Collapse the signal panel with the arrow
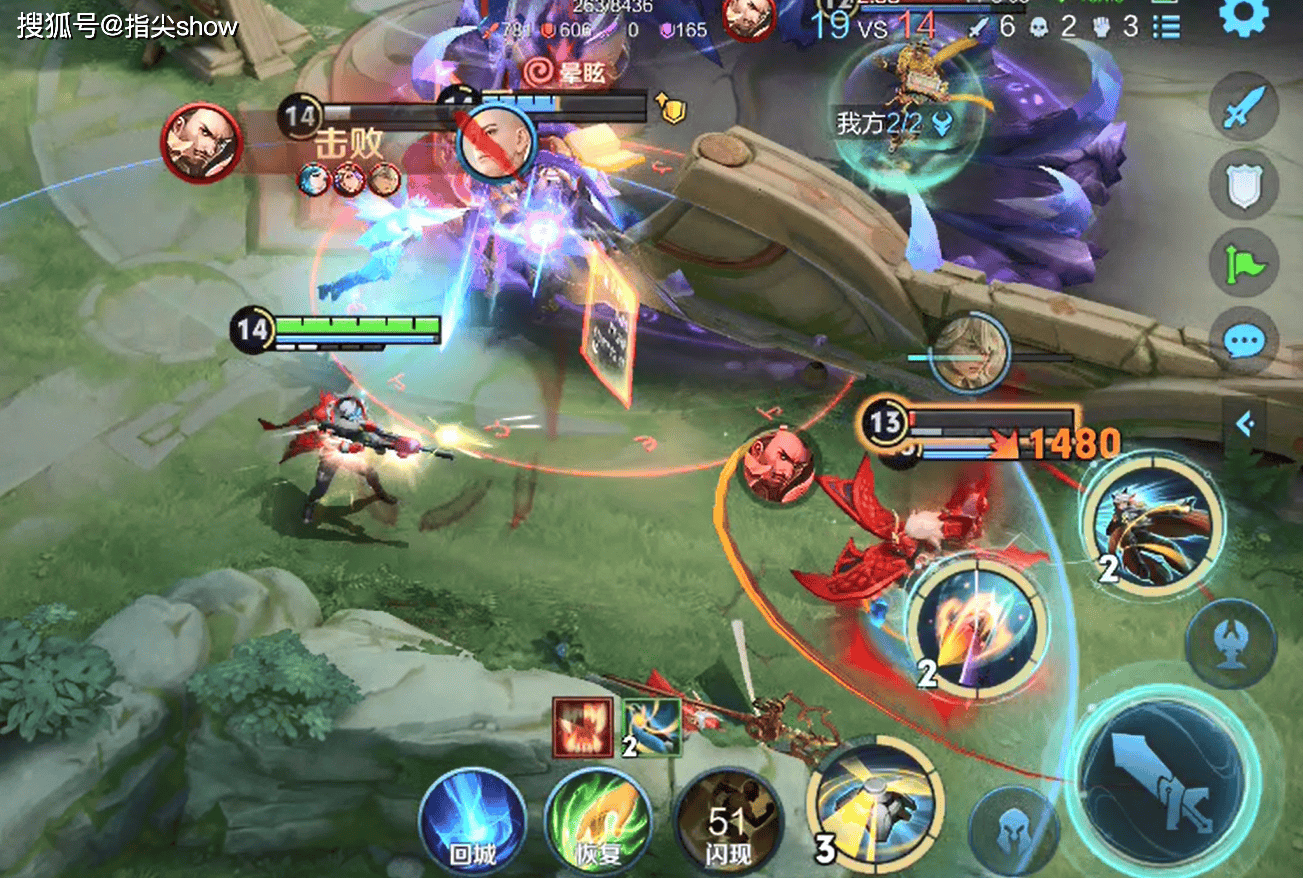The image size is (1303, 878). click(x=1245, y=424)
